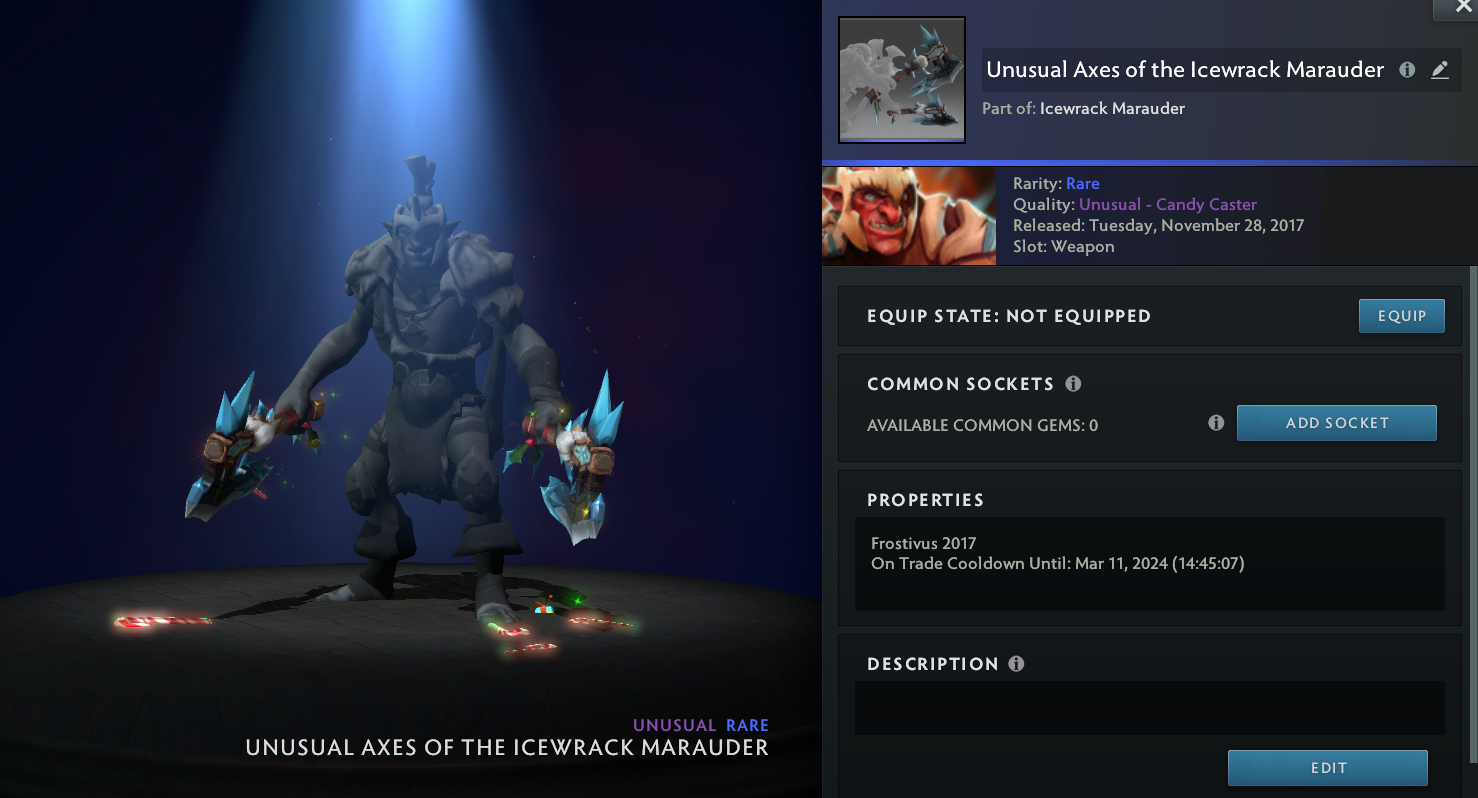
Task: Focus the empty description text box
Action: pos(1149,708)
